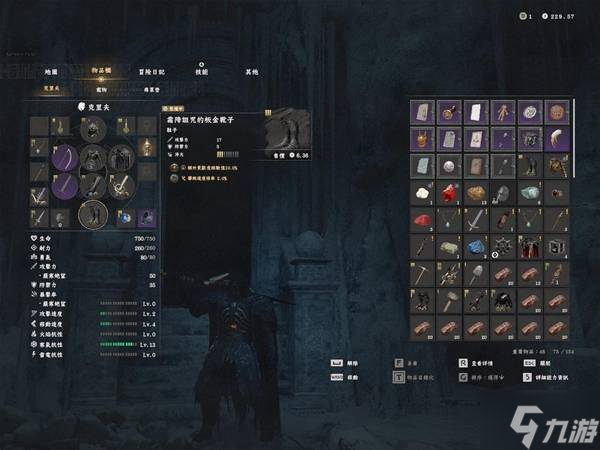Switch to the 冒險日記 journal tab
This screenshot has width=600, height=450.
(x=152, y=72)
